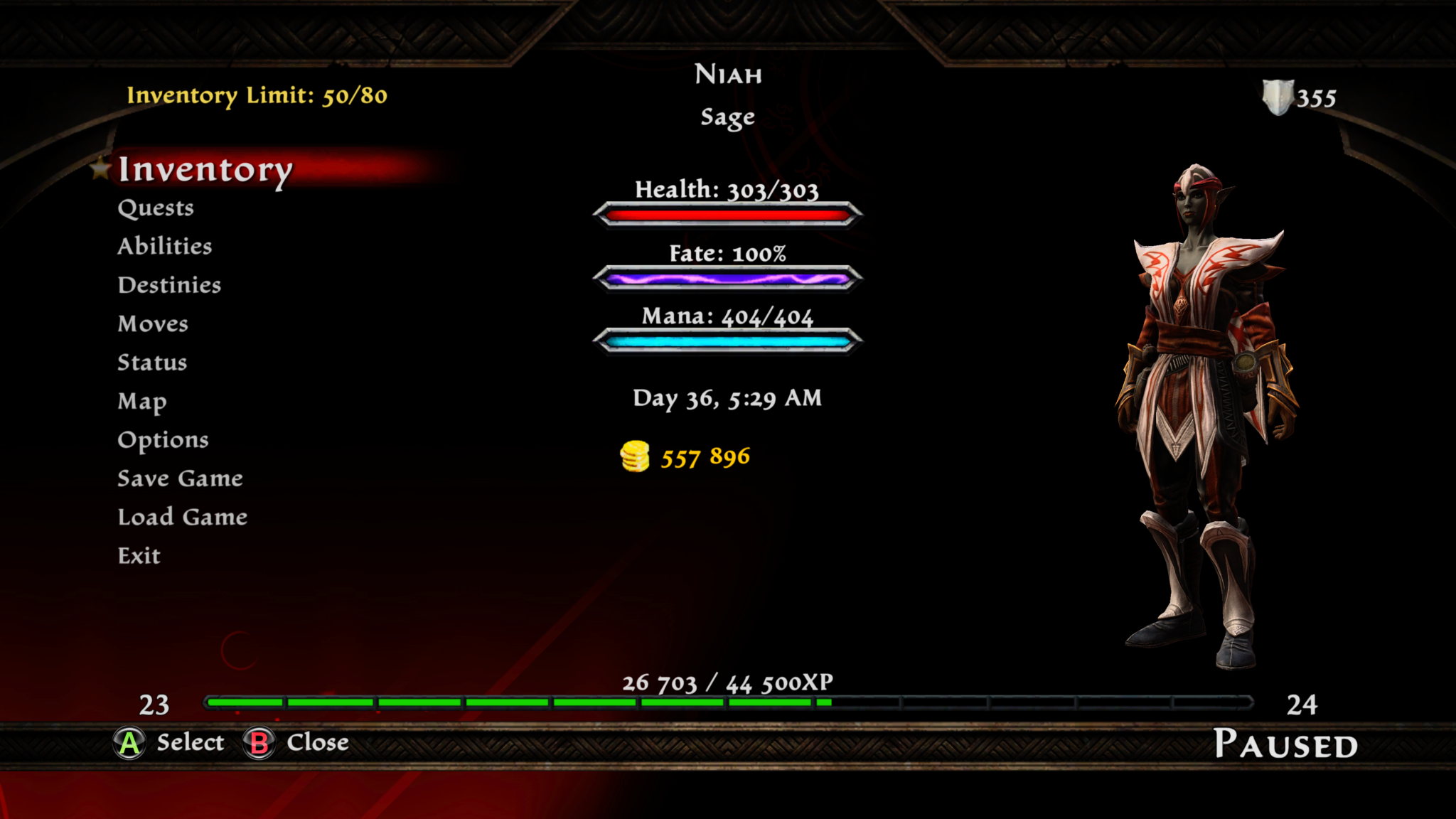Open the Map from the menu
Image resolution: width=1456 pixels, height=819 pixels.
pyautogui.click(x=142, y=402)
